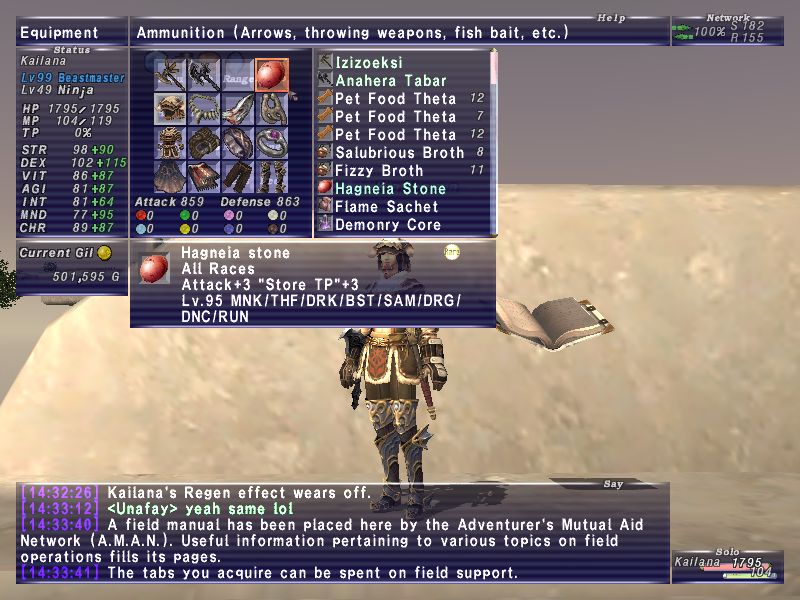The image size is (800, 600).
Task: Open the helmet head equipment slot
Action: 170,108
